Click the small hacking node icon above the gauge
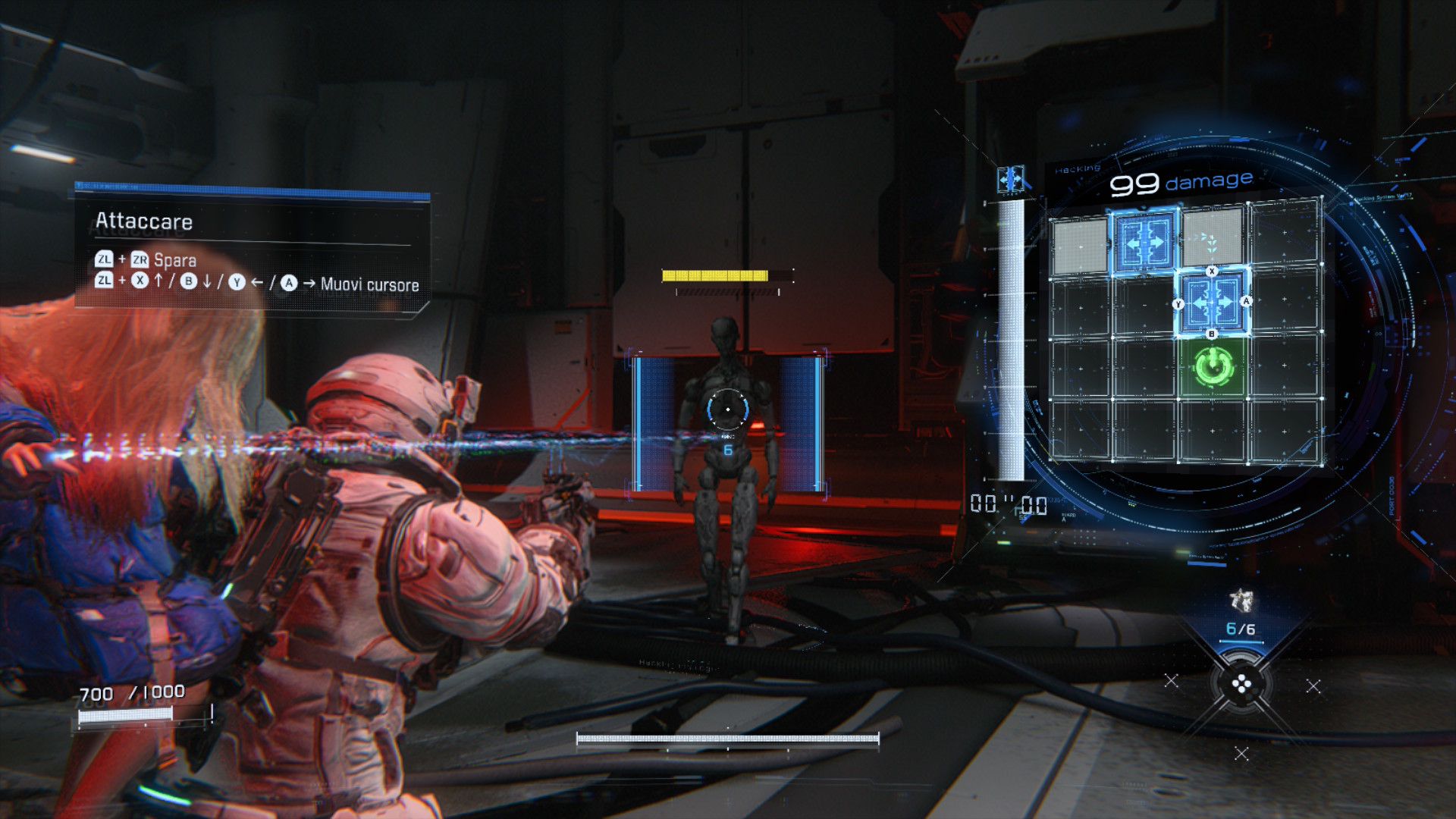The image size is (1456, 819). click(1010, 180)
